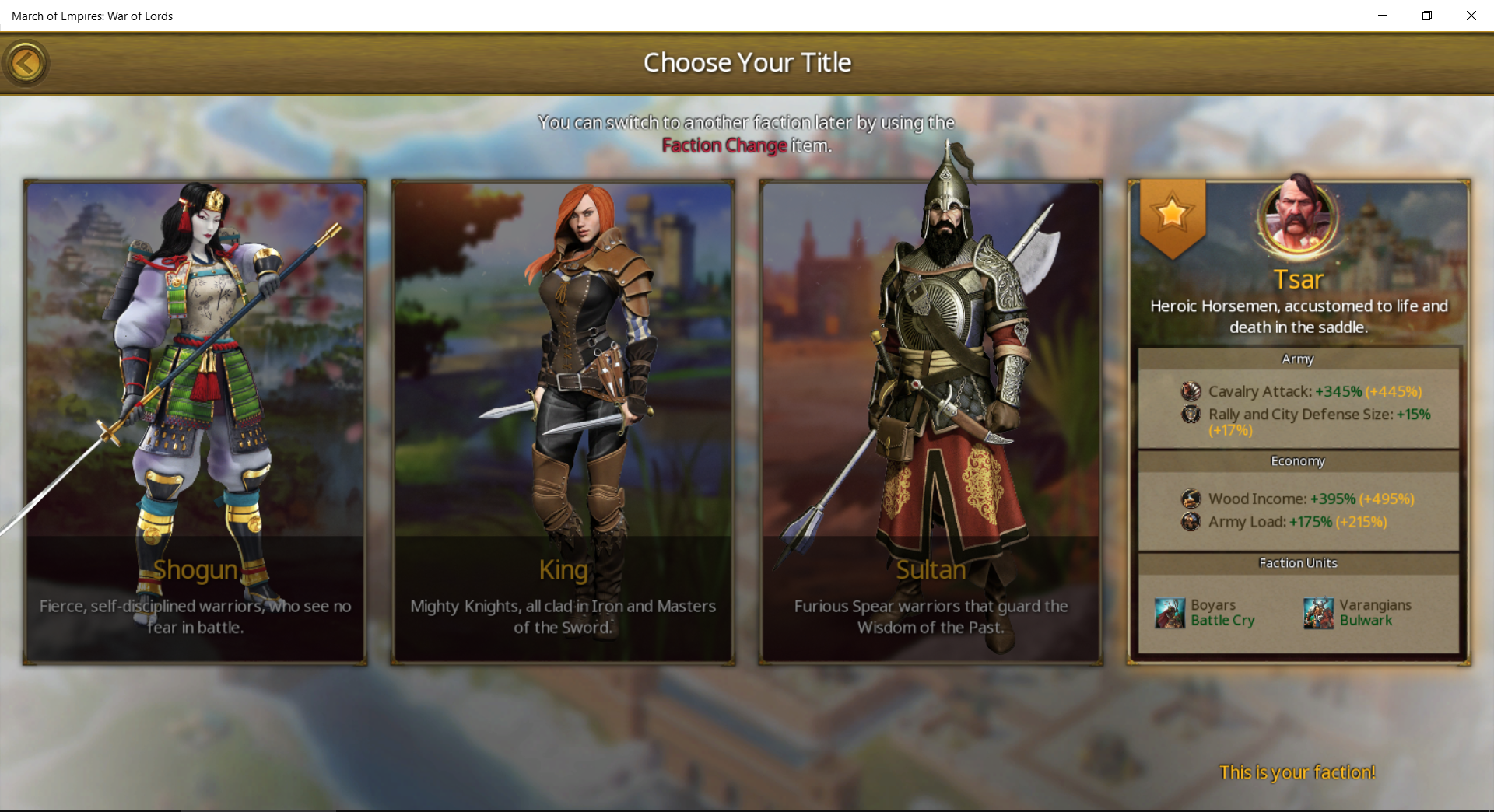Screen dimensions: 1494x812
Task: Pick the Sultan faction card
Action: coord(931,422)
